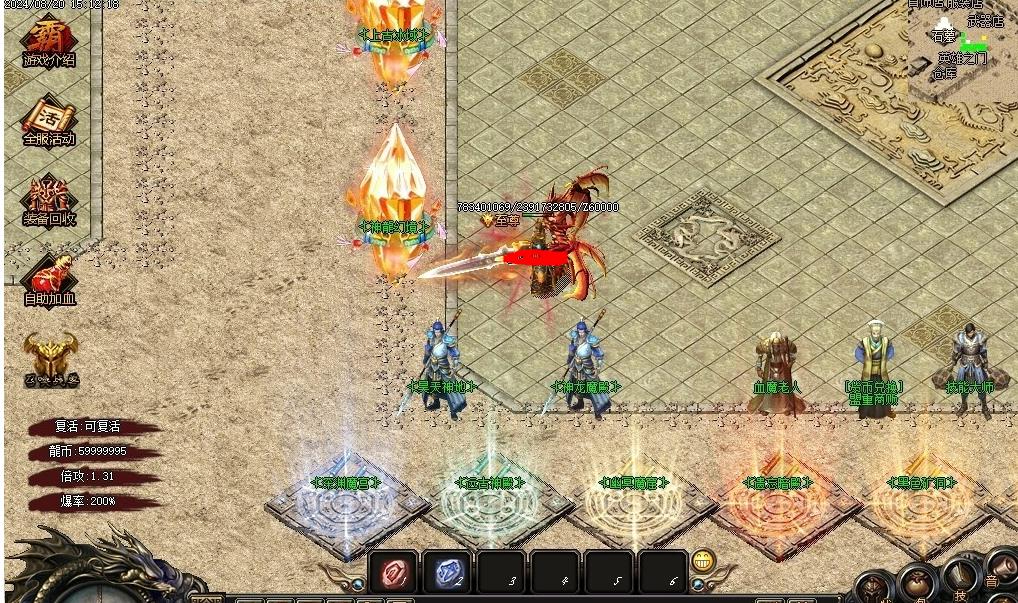Viewport: 1018px width, 603px height.
Task: Open the 装备回收 equipment recycling icon
Action: (49, 201)
